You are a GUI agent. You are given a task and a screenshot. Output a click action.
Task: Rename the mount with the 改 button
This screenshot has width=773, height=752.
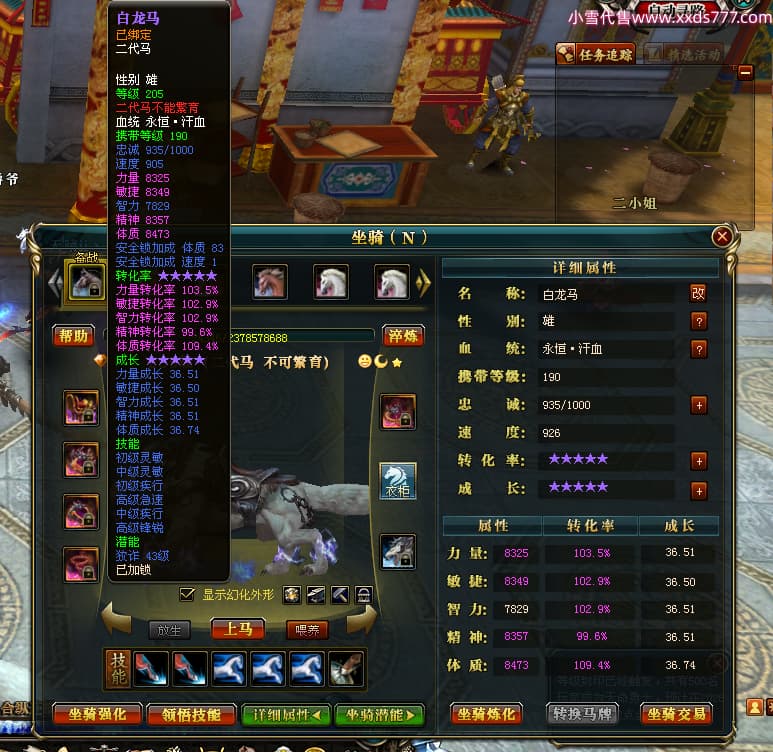point(698,294)
